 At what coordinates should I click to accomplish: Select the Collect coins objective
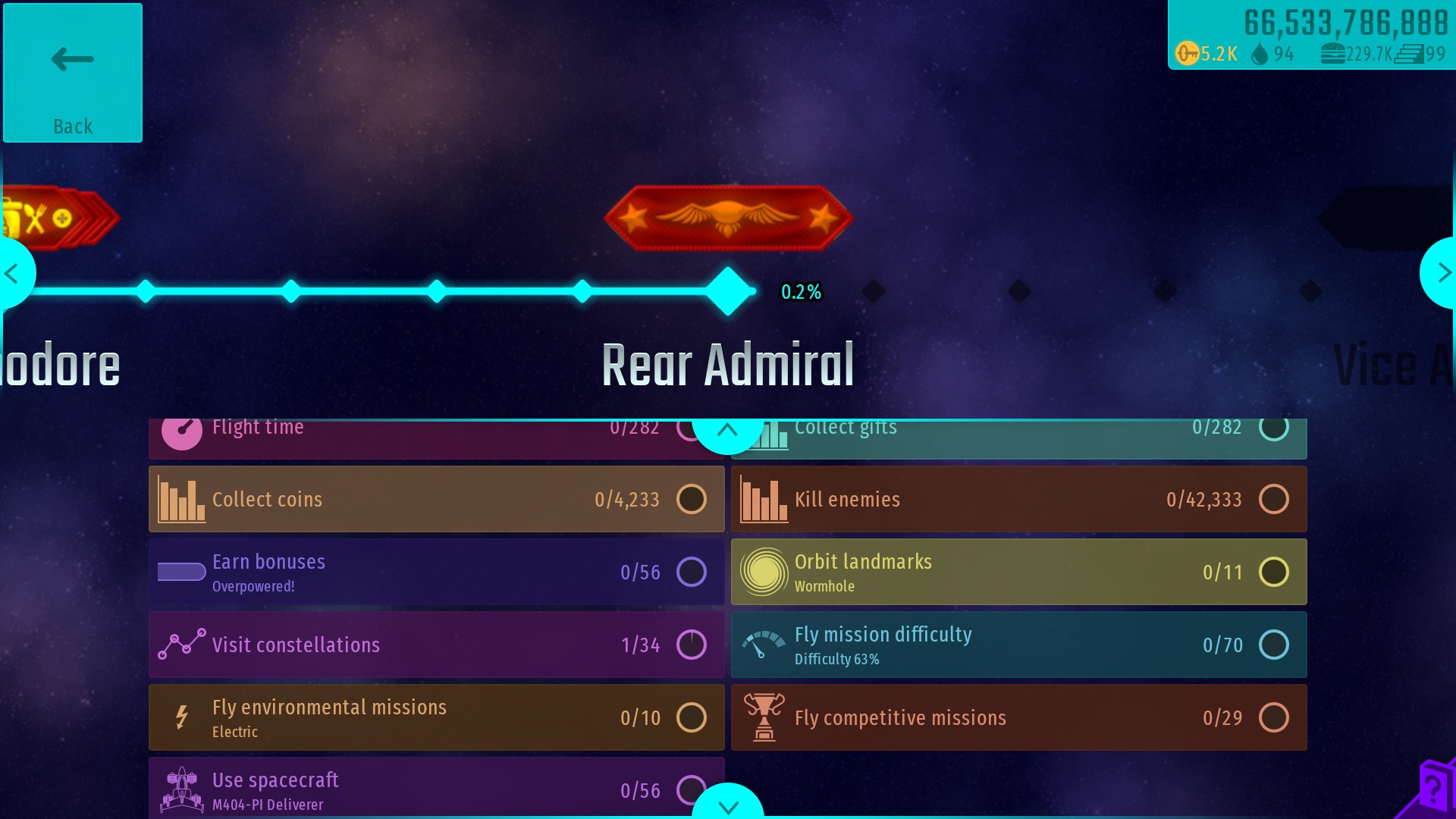click(436, 499)
